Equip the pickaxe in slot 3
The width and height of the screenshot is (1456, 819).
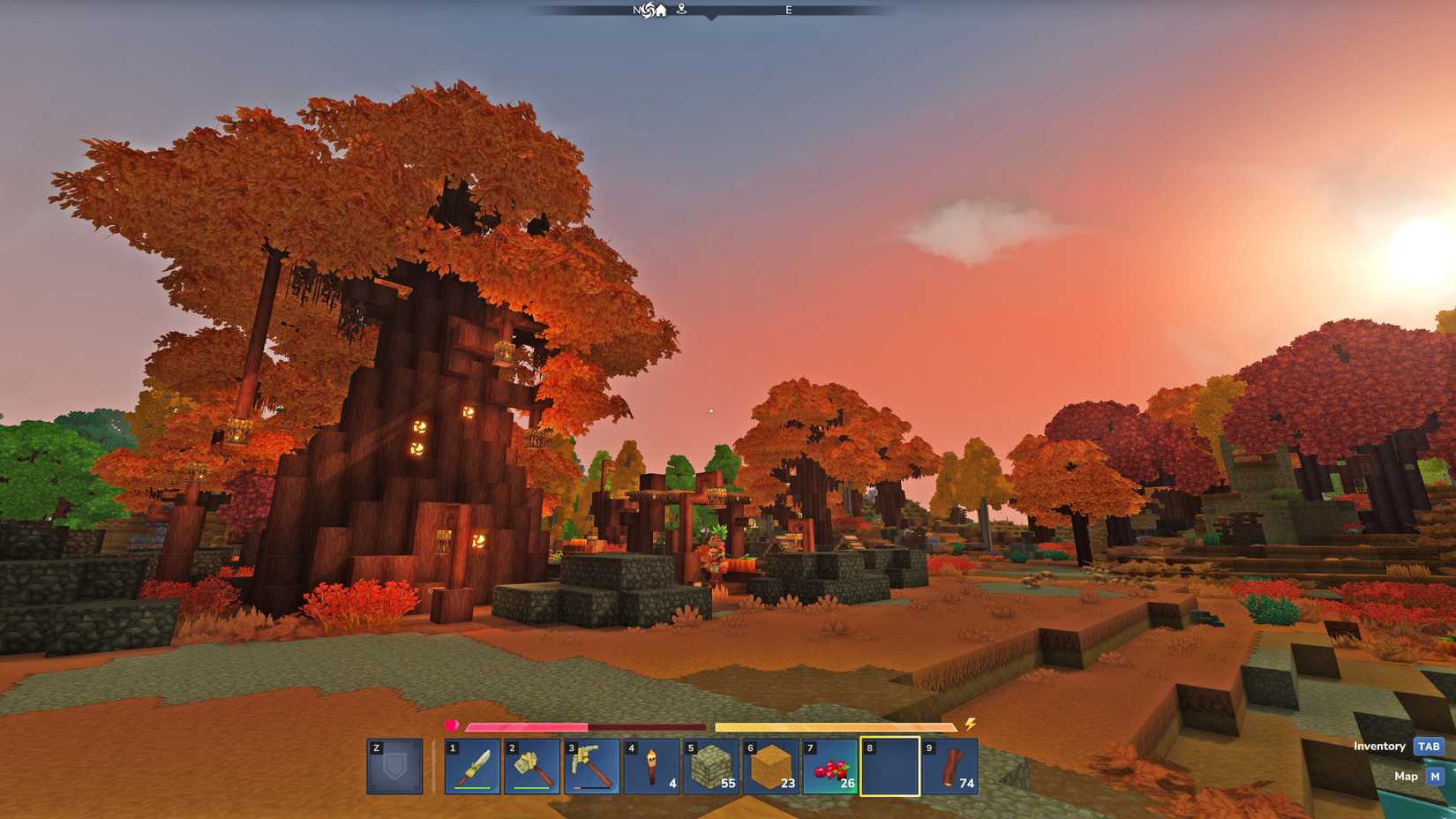tap(592, 767)
